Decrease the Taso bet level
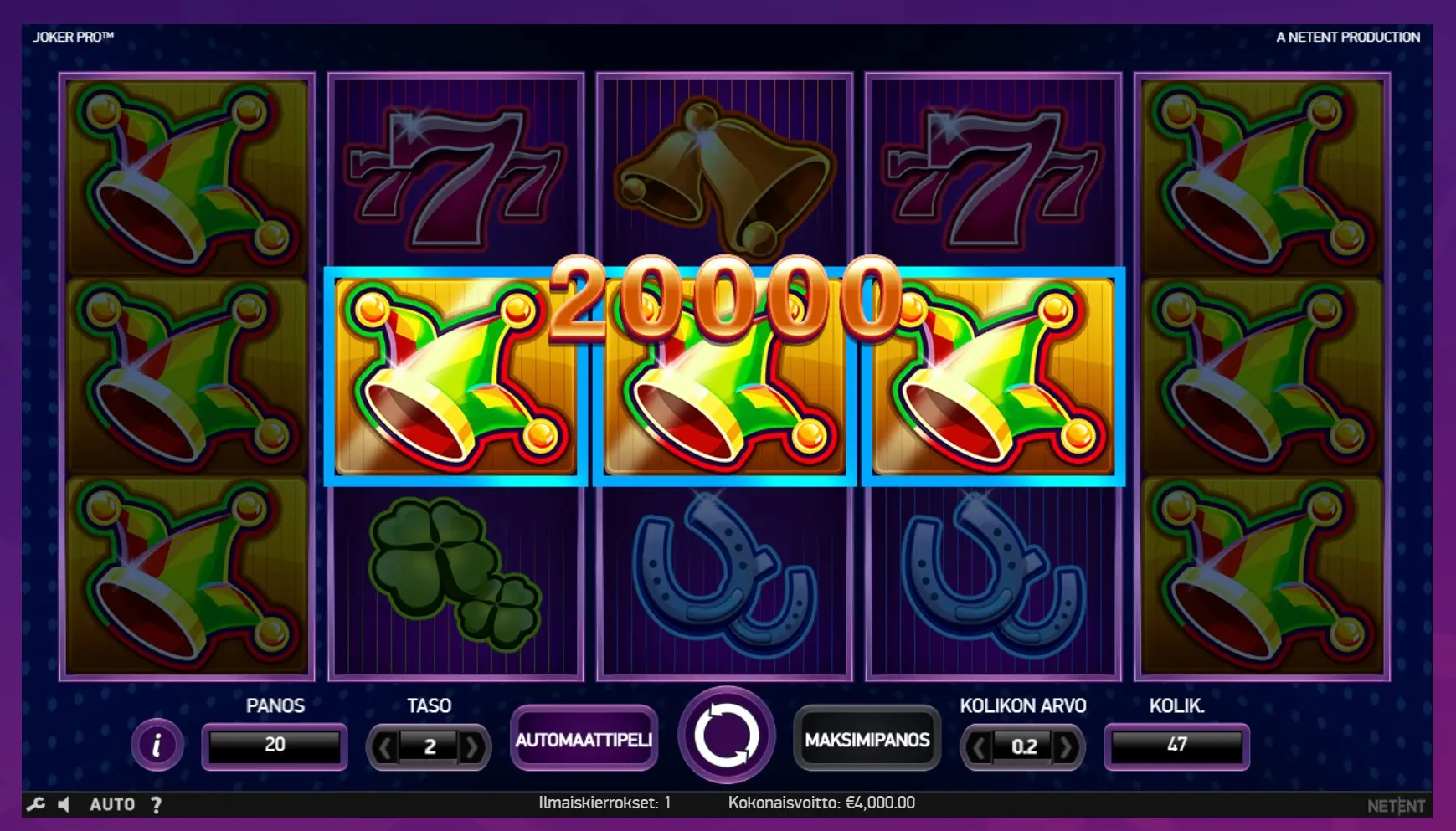1456x831 pixels. point(384,746)
